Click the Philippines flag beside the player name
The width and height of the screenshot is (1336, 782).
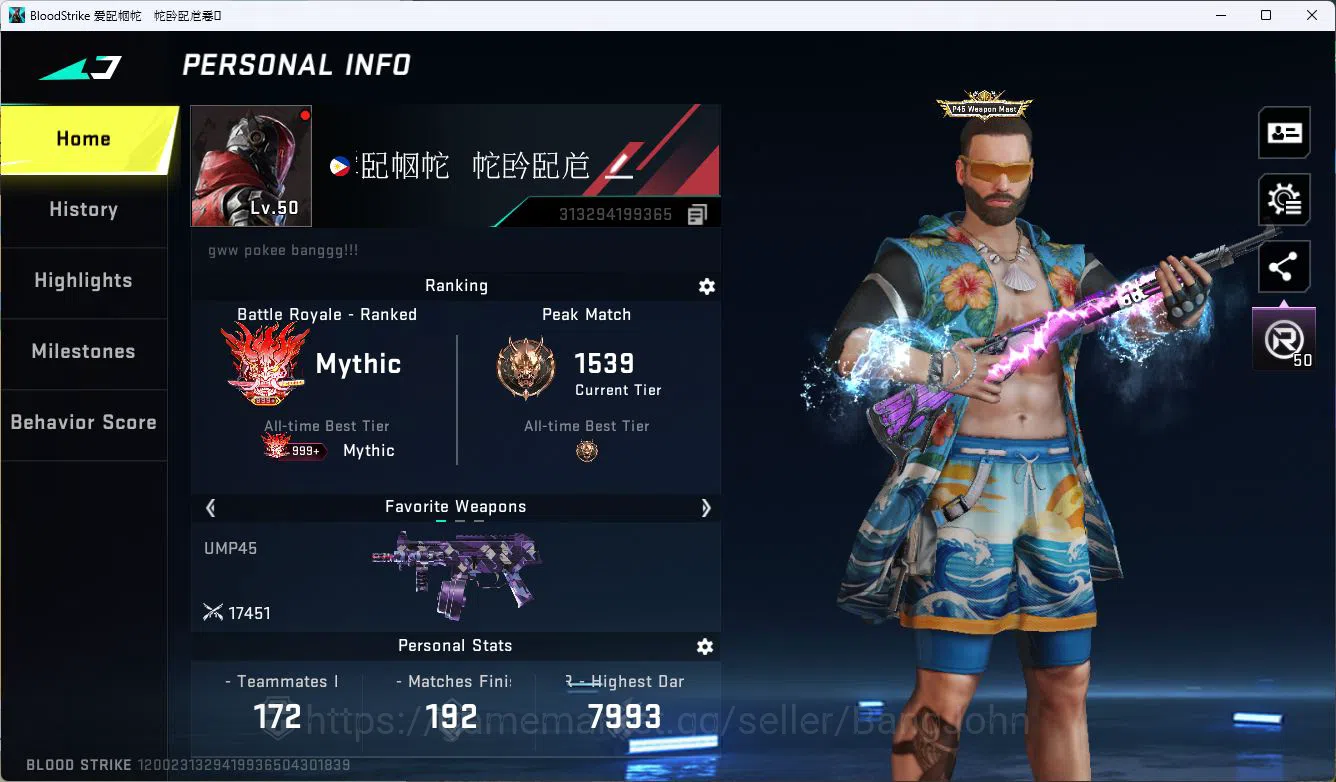[x=340, y=166]
